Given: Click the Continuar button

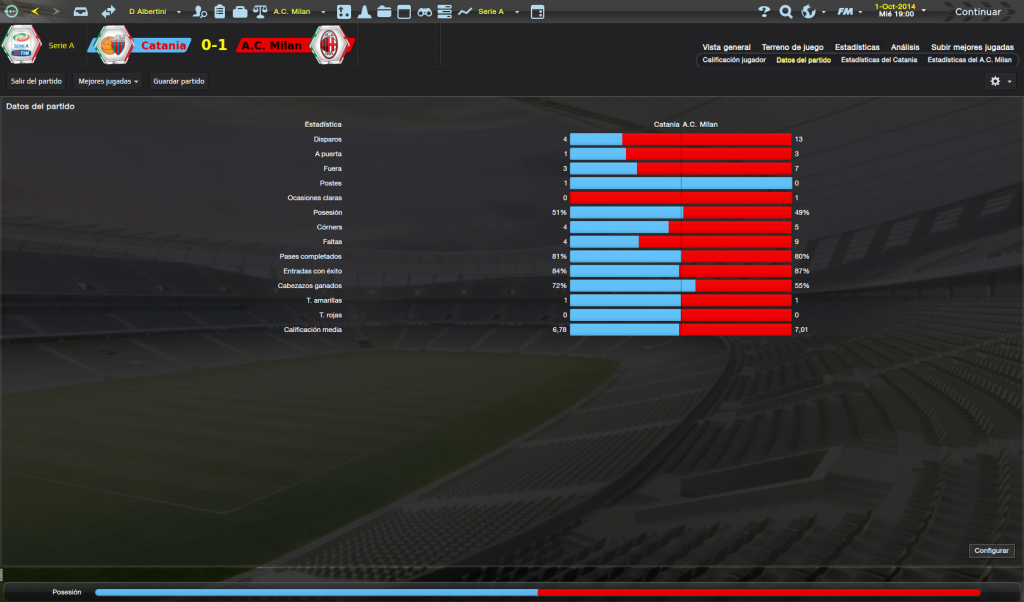Looking at the screenshot, I should click(977, 12).
